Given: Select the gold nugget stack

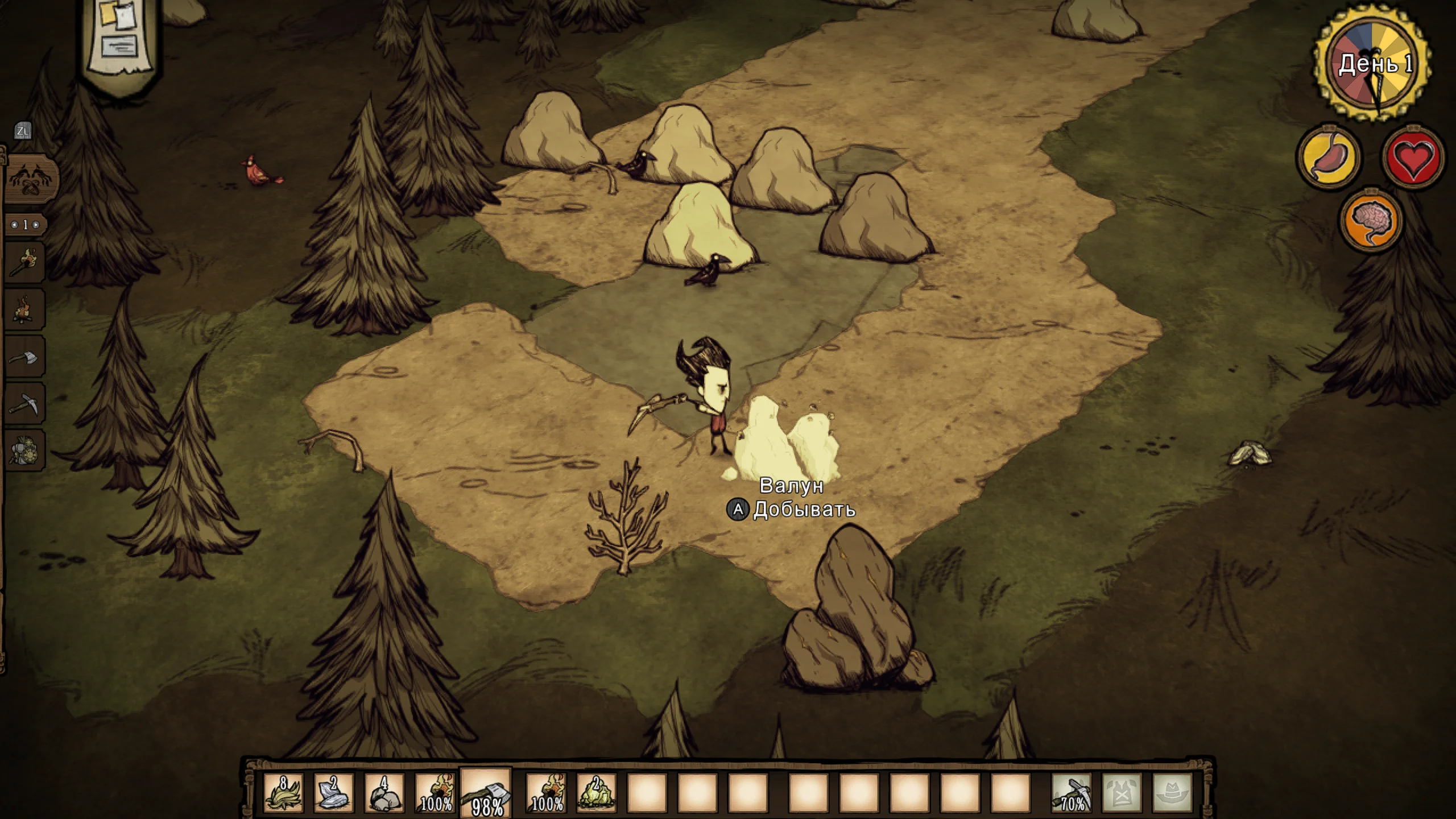Looking at the screenshot, I should [596, 792].
